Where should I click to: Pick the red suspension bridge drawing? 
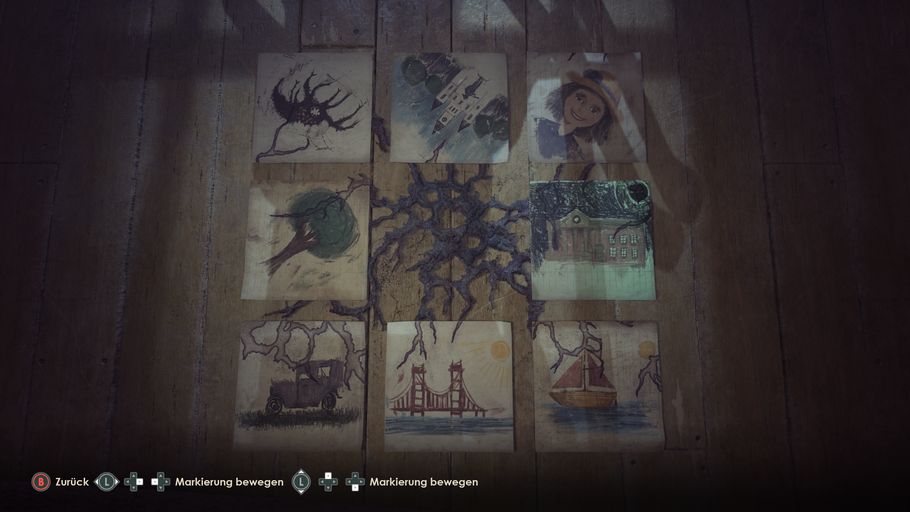(x=449, y=385)
